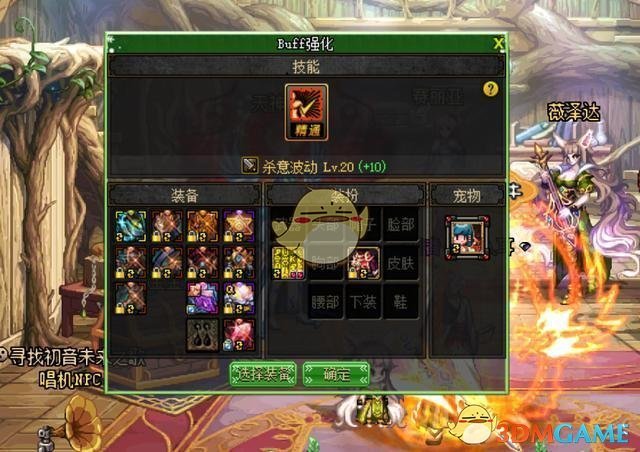Screen dimensions: 640x452
Task: Select the purple crystal equipment slot
Action: (203, 298)
